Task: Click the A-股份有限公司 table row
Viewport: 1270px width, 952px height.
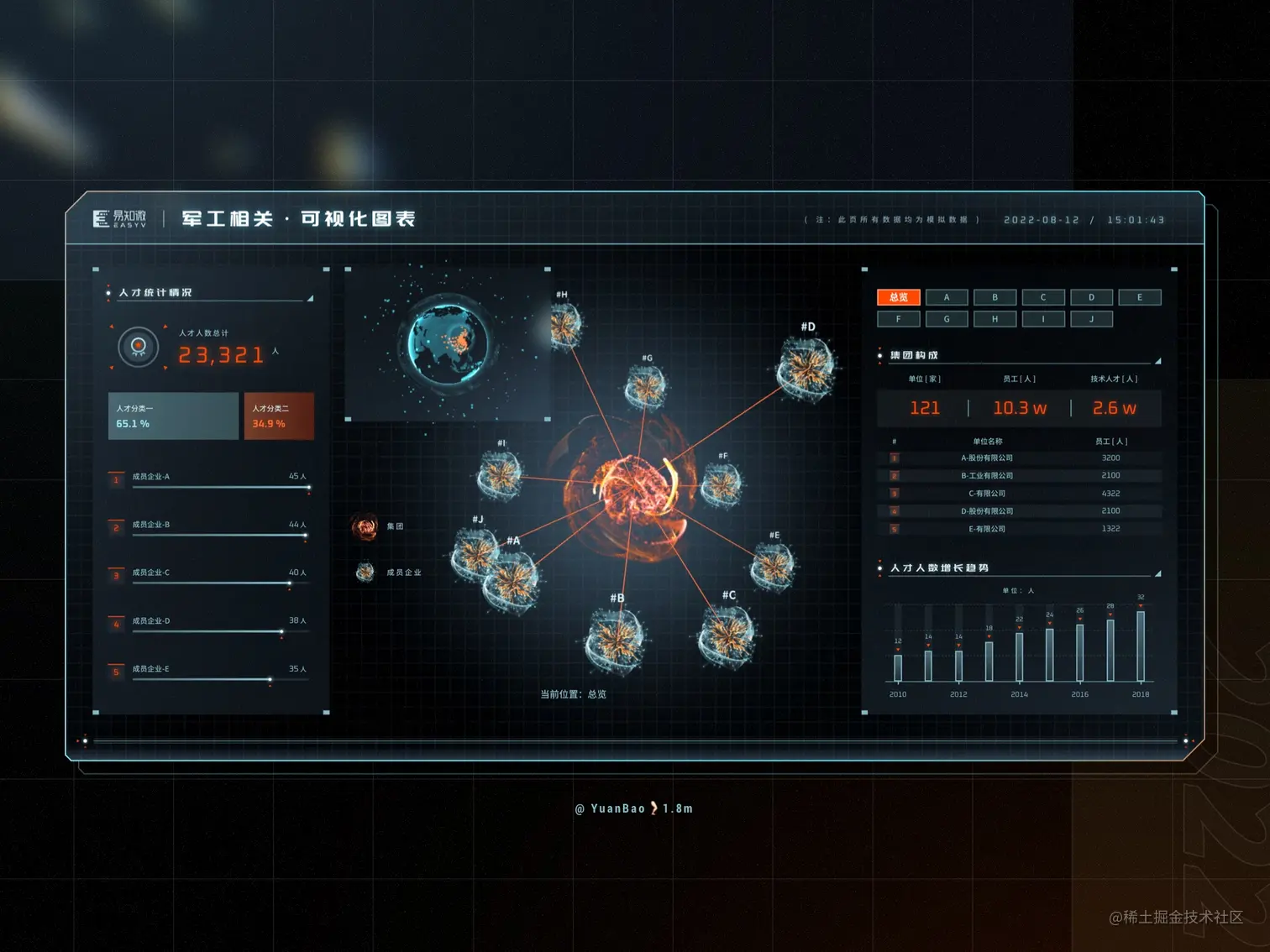Action: [x=1020, y=458]
